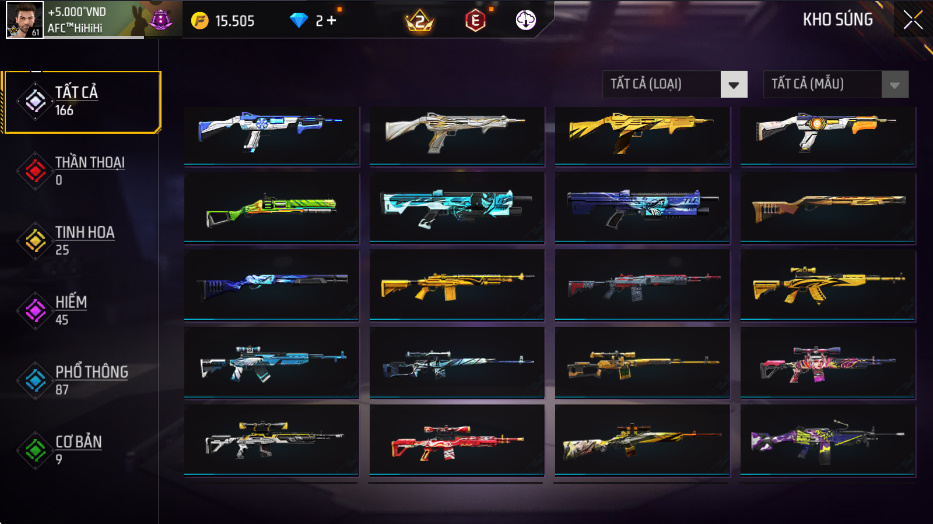Open the player profile avatar

(x=24, y=20)
